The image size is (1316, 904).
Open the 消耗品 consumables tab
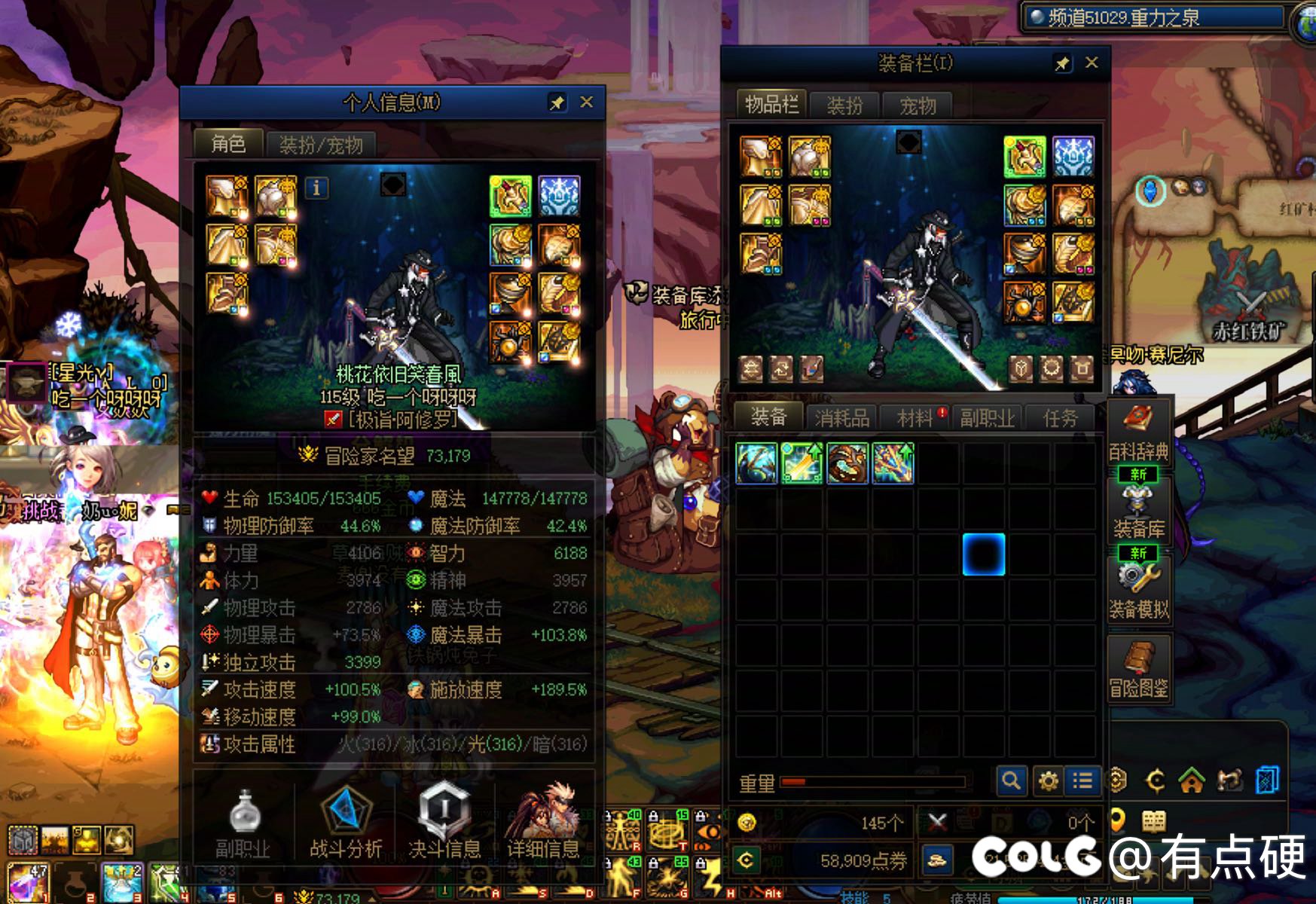click(x=841, y=418)
